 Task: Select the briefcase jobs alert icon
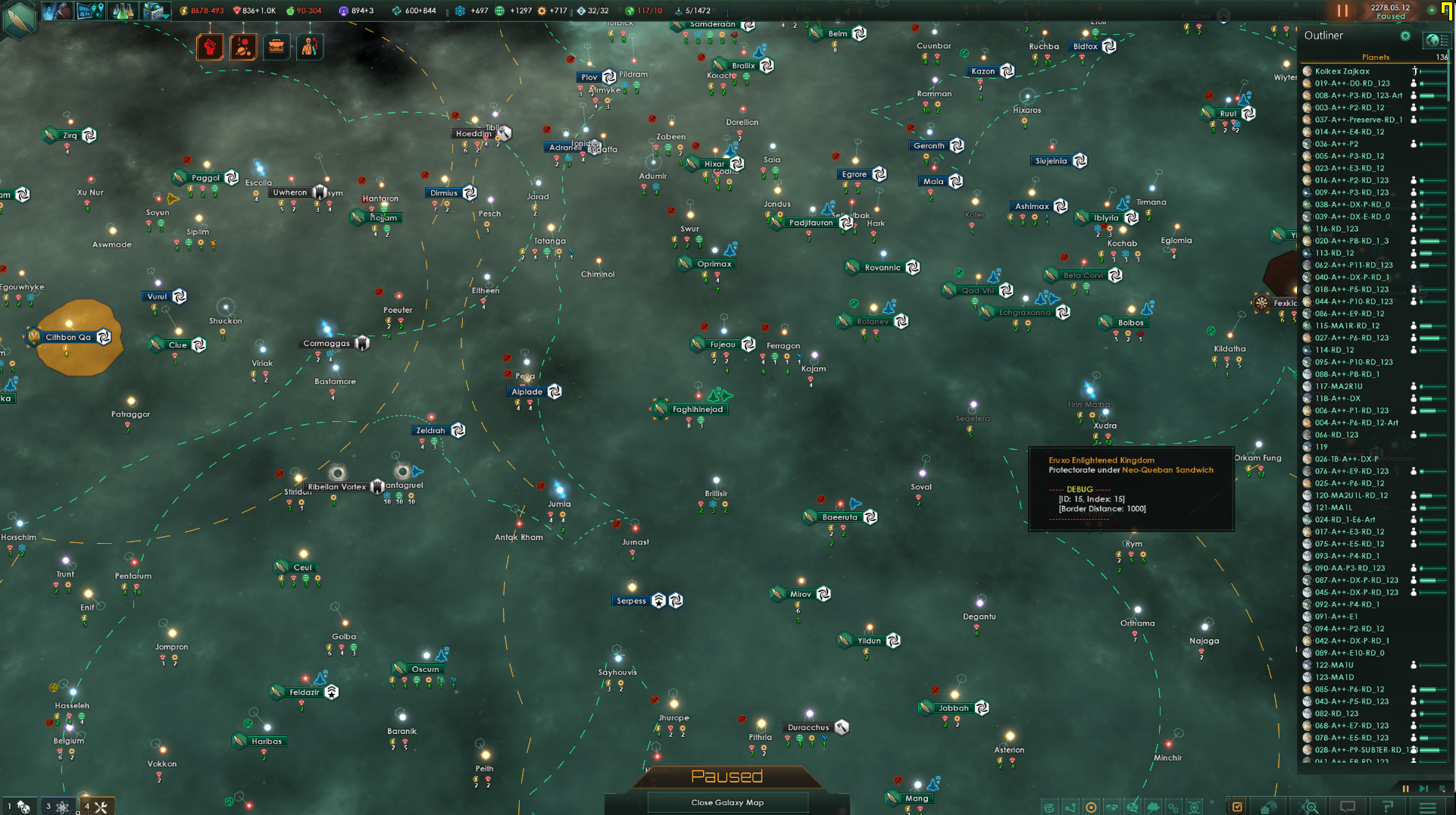coord(276,46)
